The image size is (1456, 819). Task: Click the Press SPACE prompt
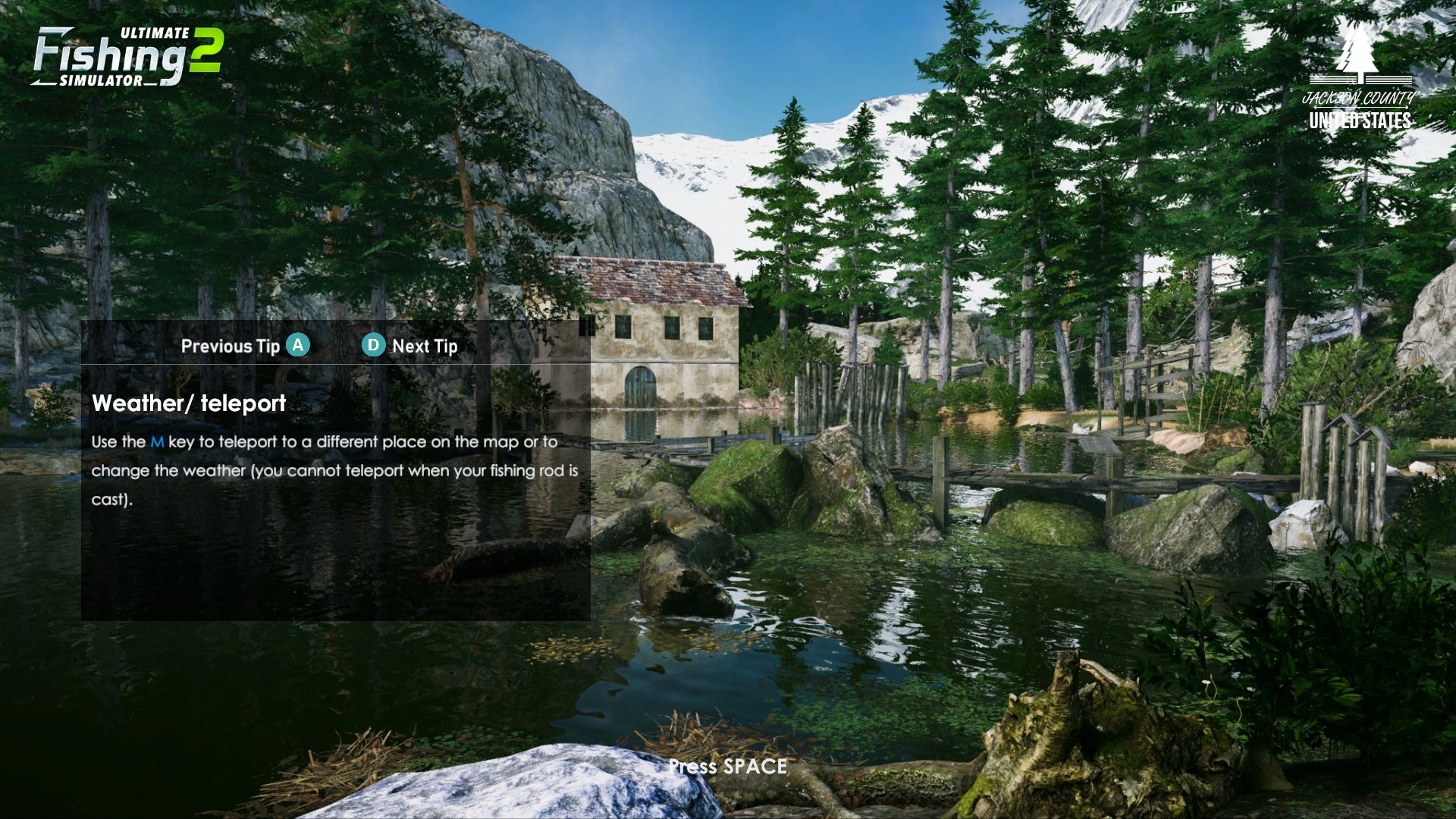coord(727,767)
